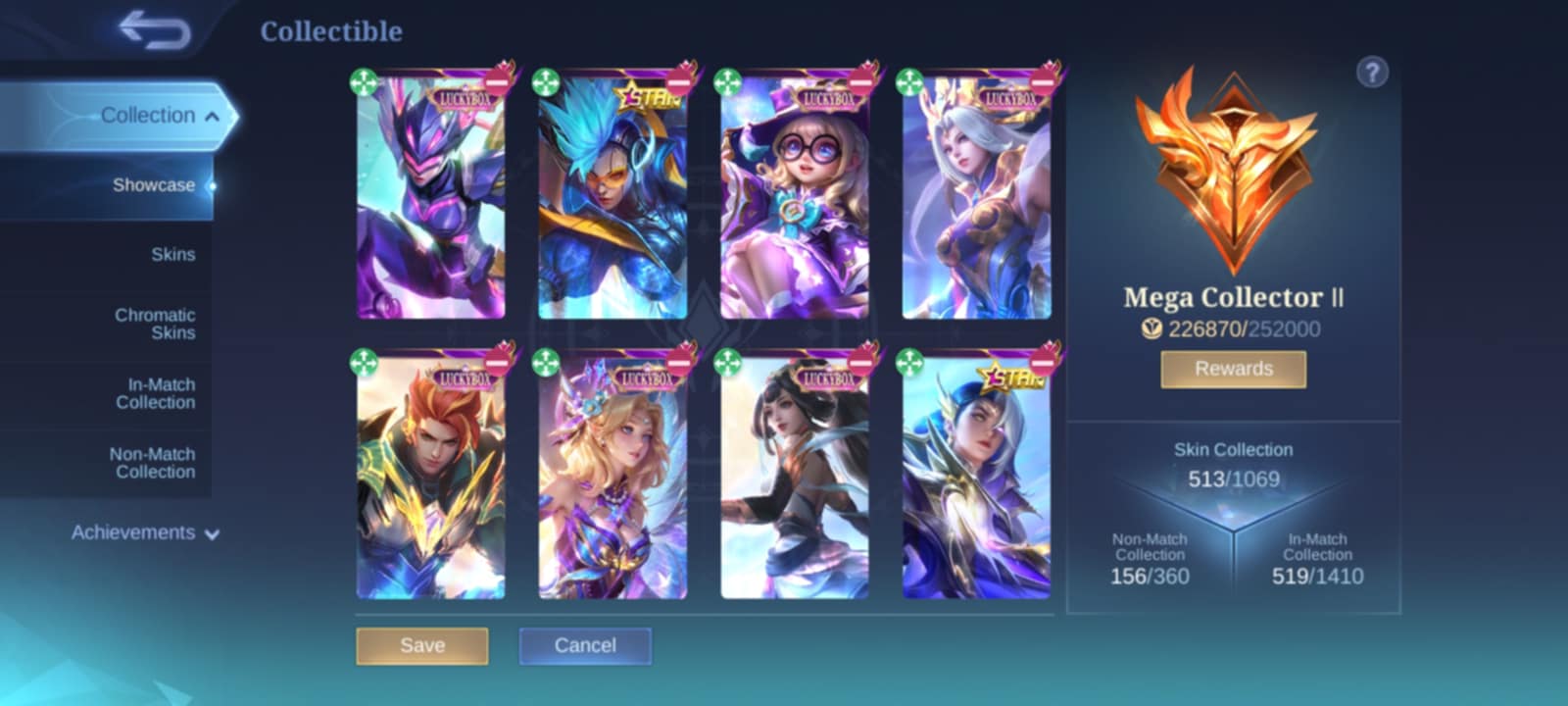Save the showcase arrangement
The height and width of the screenshot is (706, 1568).
coord(422,645)
